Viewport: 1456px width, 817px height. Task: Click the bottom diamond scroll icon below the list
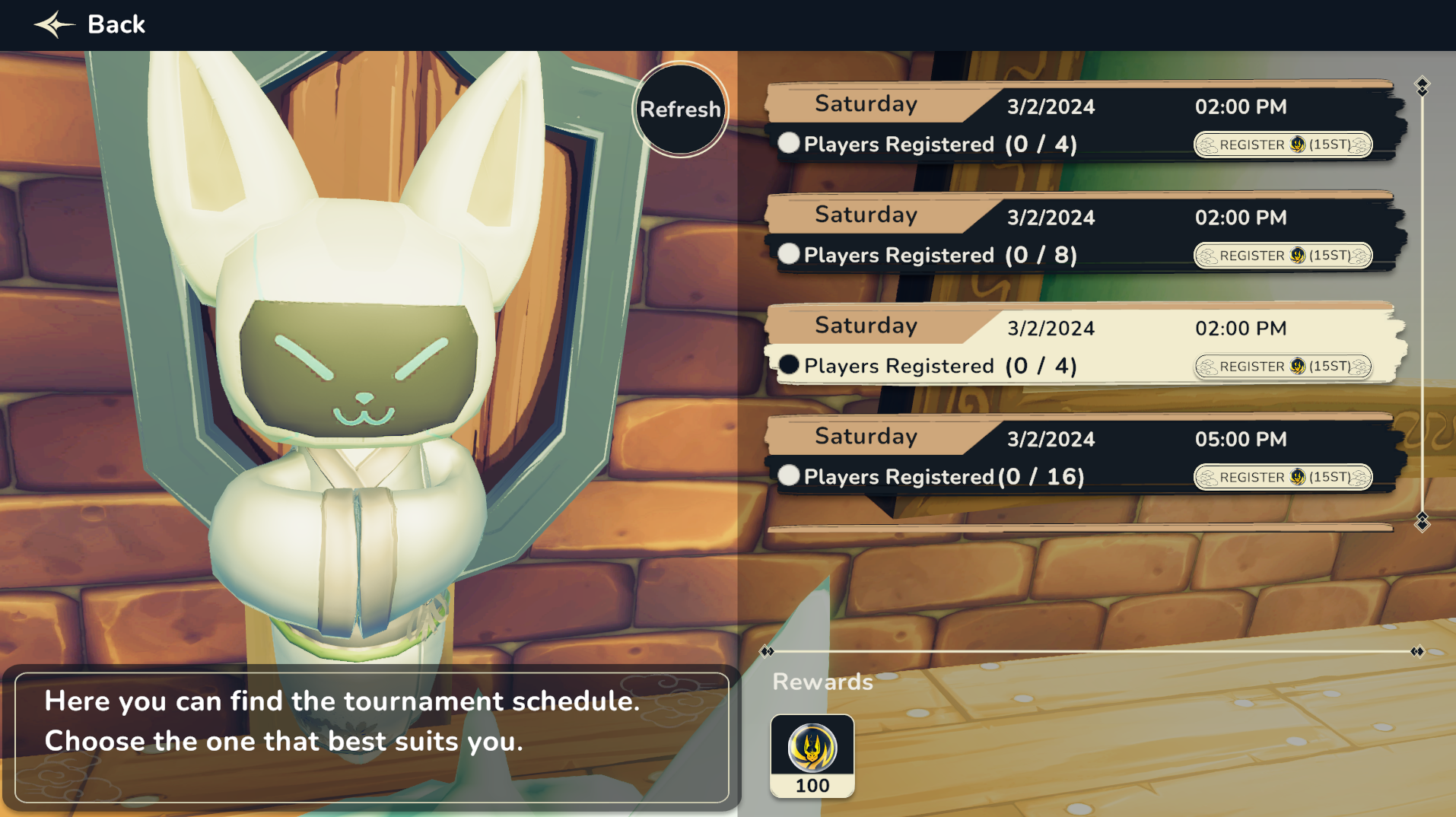coord(1421,524)
